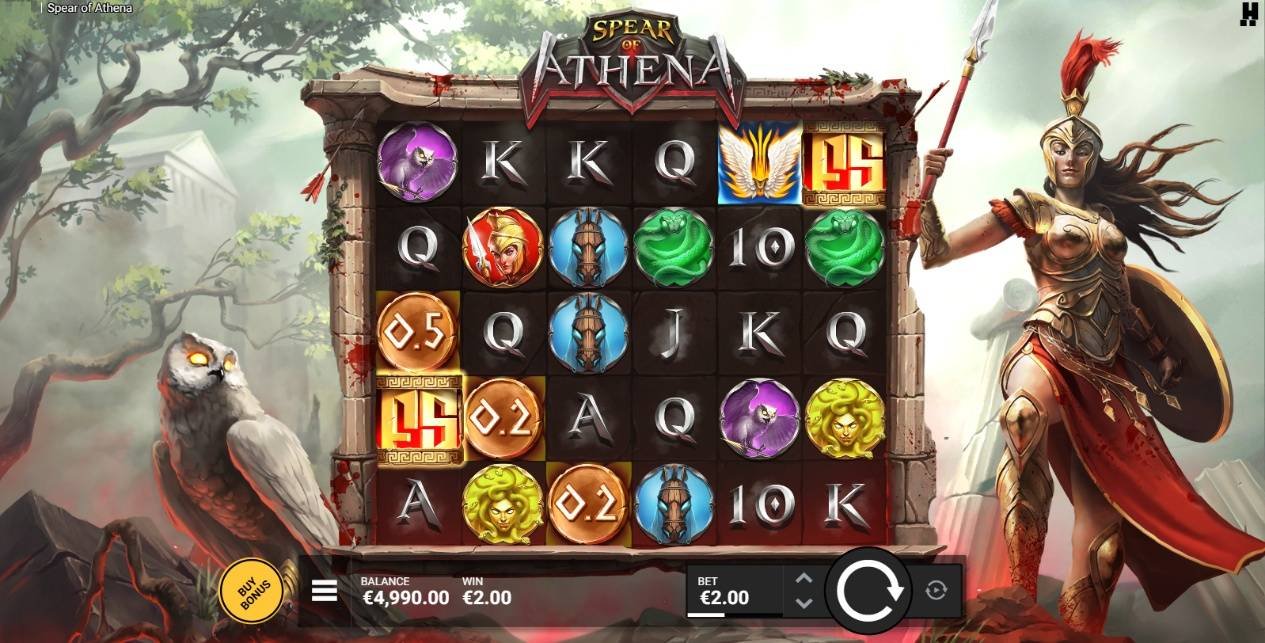The height and width of the screenshot is (643, 1265).
Task: Spin the reels with the circular arrow button
Action: [868, 591]
